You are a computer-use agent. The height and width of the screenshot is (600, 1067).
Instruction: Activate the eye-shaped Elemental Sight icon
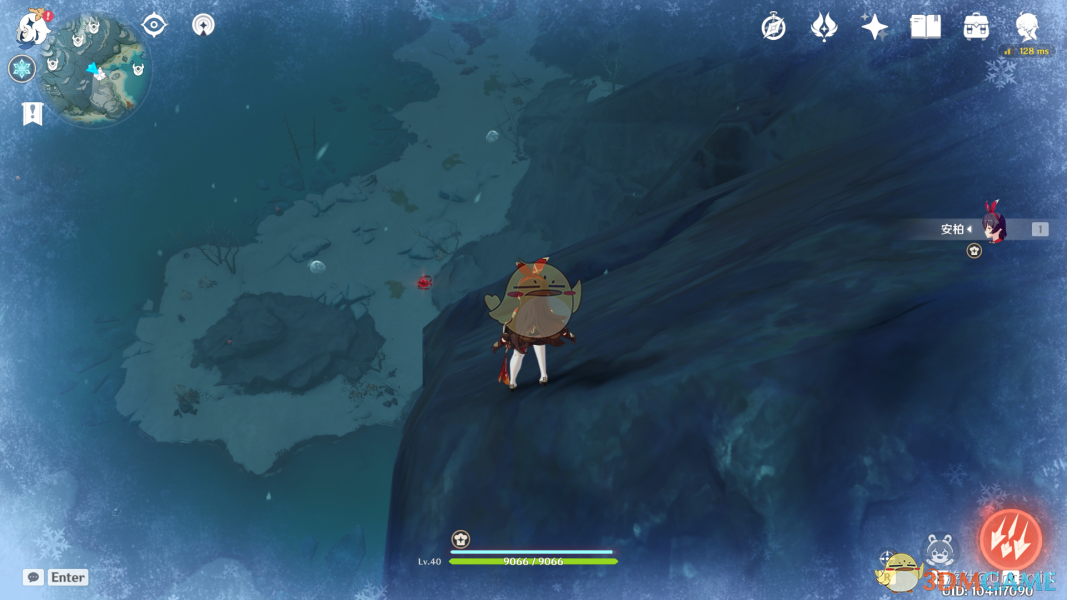click(x=154, y=25)
